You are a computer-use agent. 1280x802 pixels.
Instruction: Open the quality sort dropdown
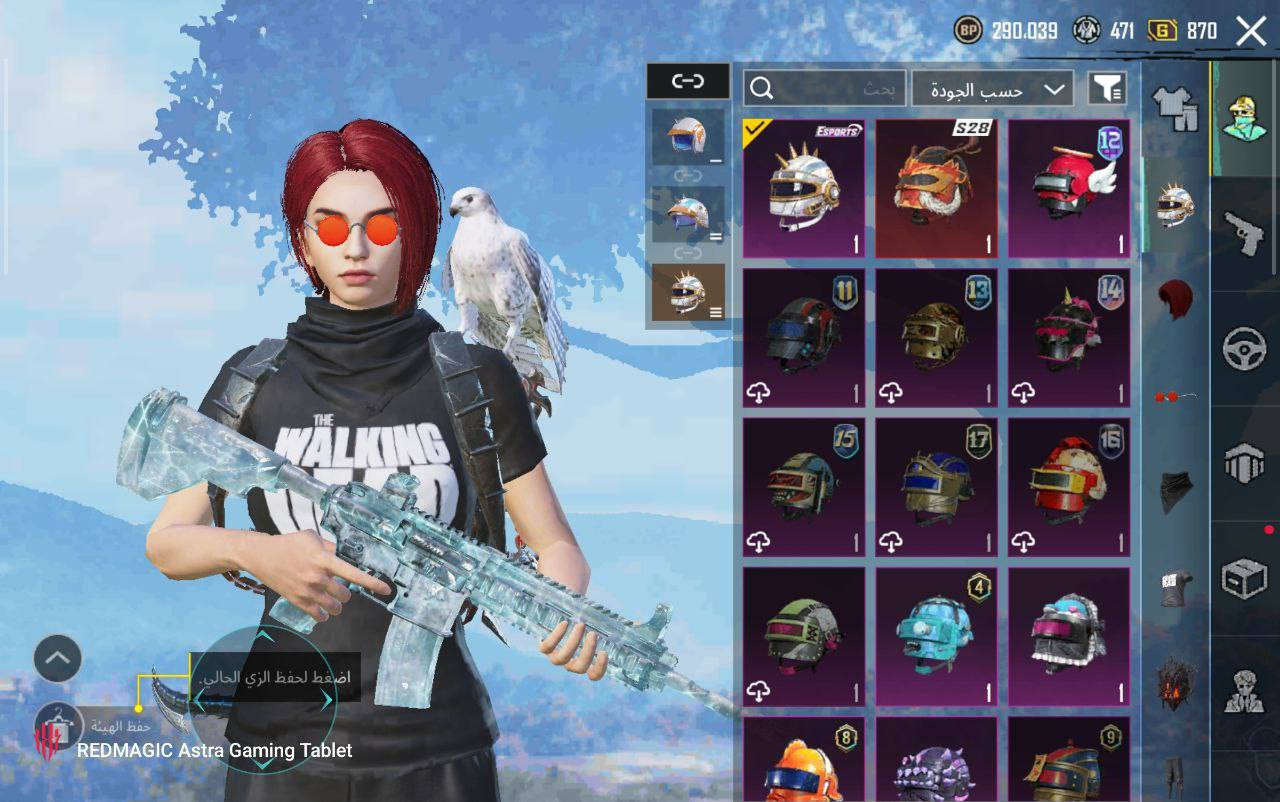coord(992,89)
